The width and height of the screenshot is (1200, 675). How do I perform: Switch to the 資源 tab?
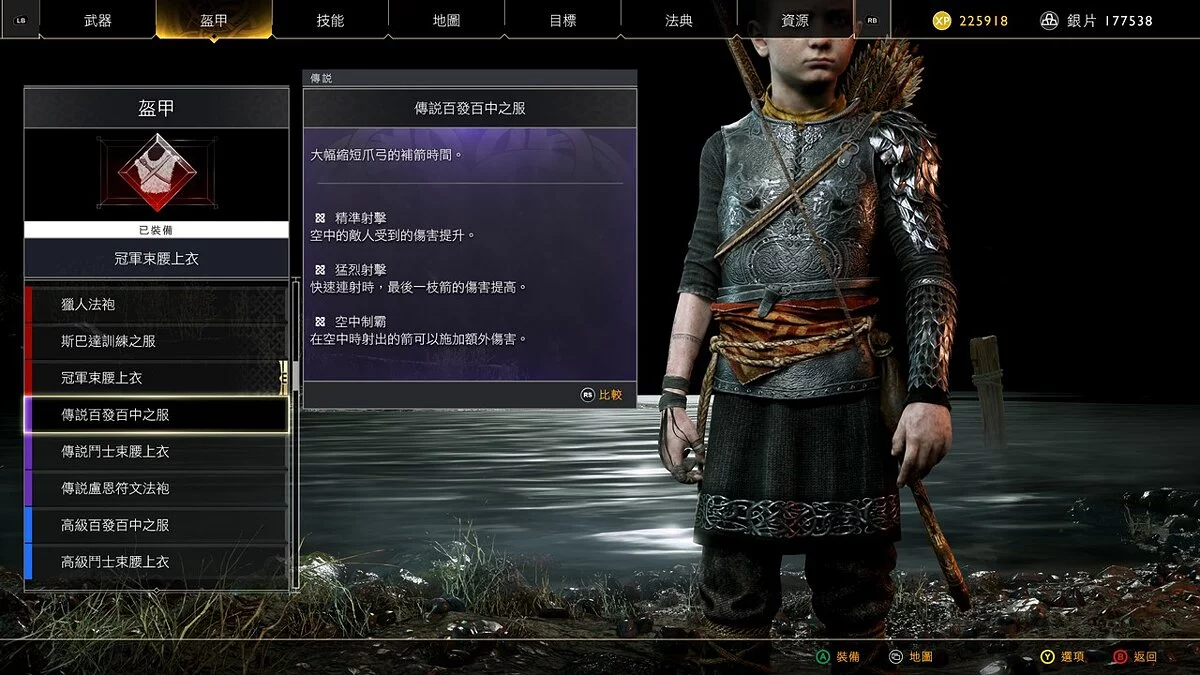[795, 20]
